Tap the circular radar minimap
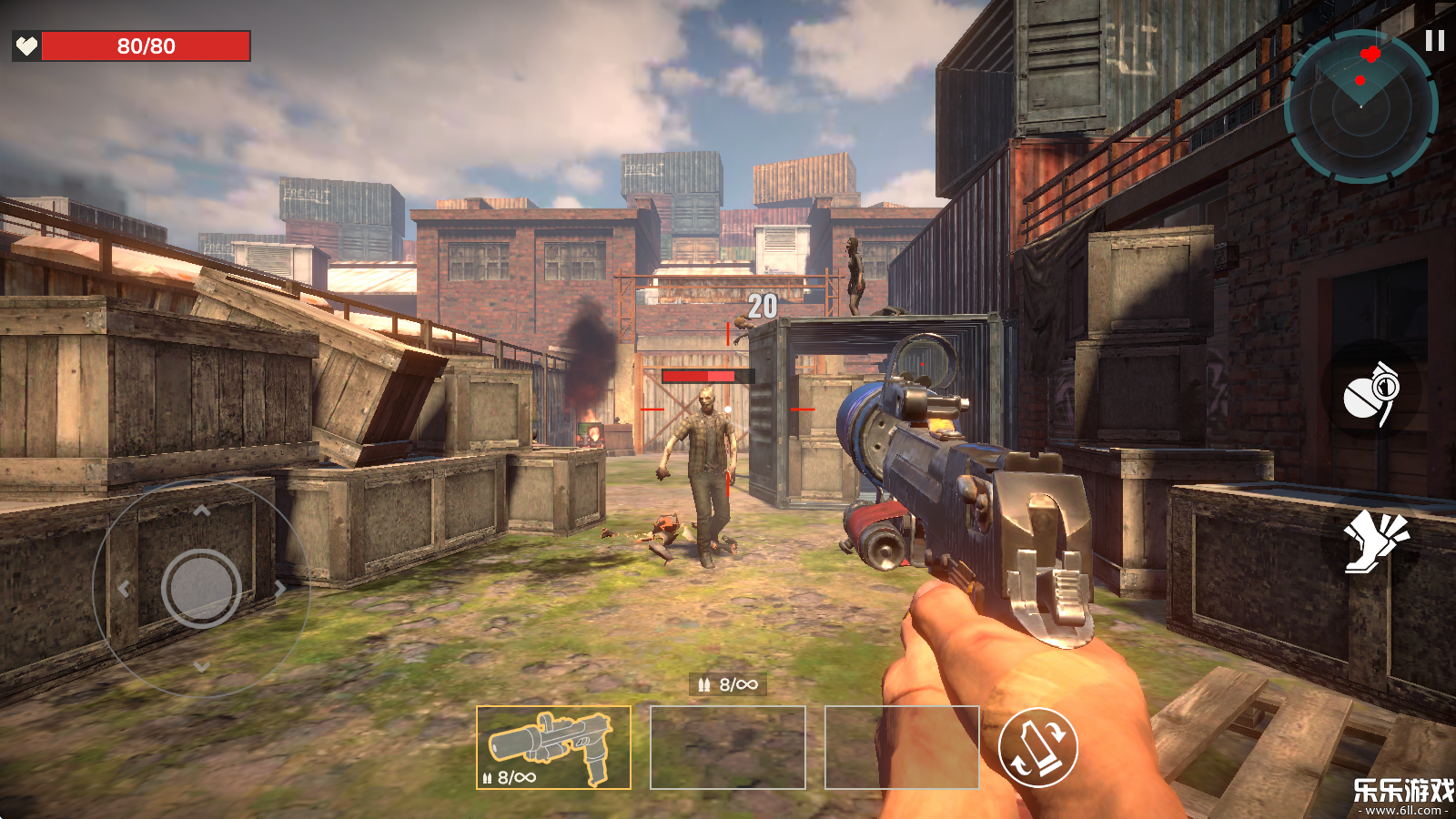This screenshot has width=1456, height=819. pos(1360,106)
